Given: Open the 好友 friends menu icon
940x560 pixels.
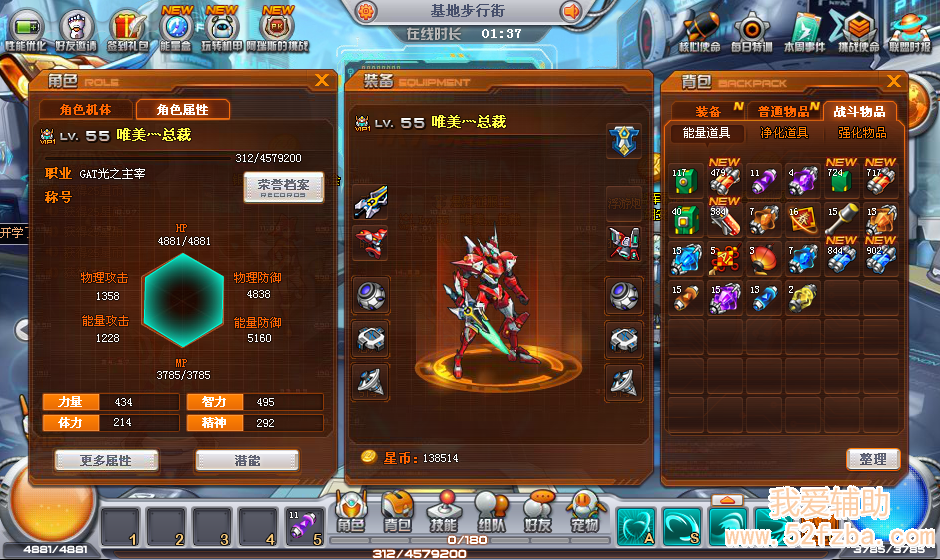Looking at the screenshot, I should 537,511.
